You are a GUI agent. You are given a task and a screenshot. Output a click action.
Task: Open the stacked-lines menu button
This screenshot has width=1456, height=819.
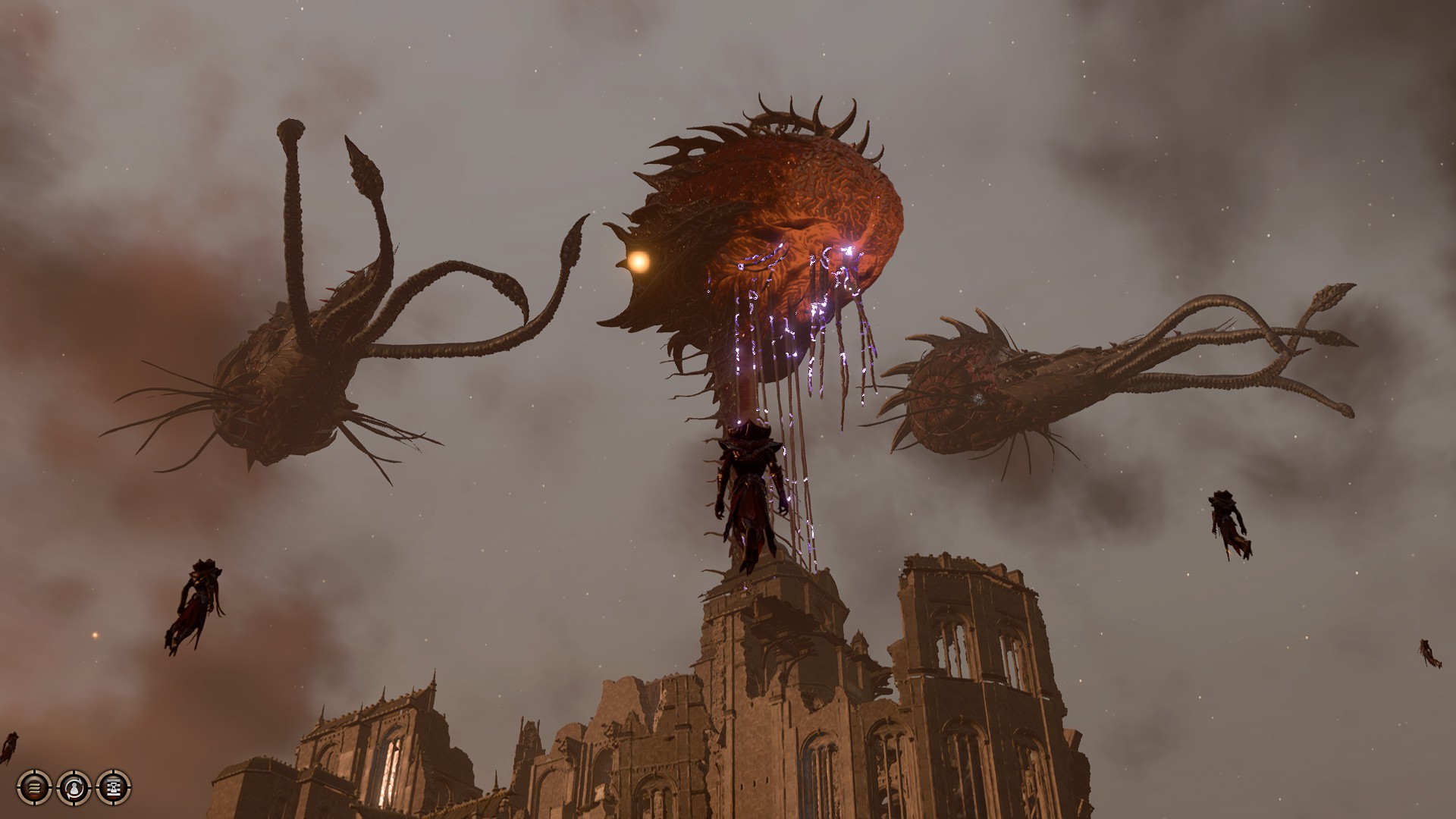(x=34, y=787)
